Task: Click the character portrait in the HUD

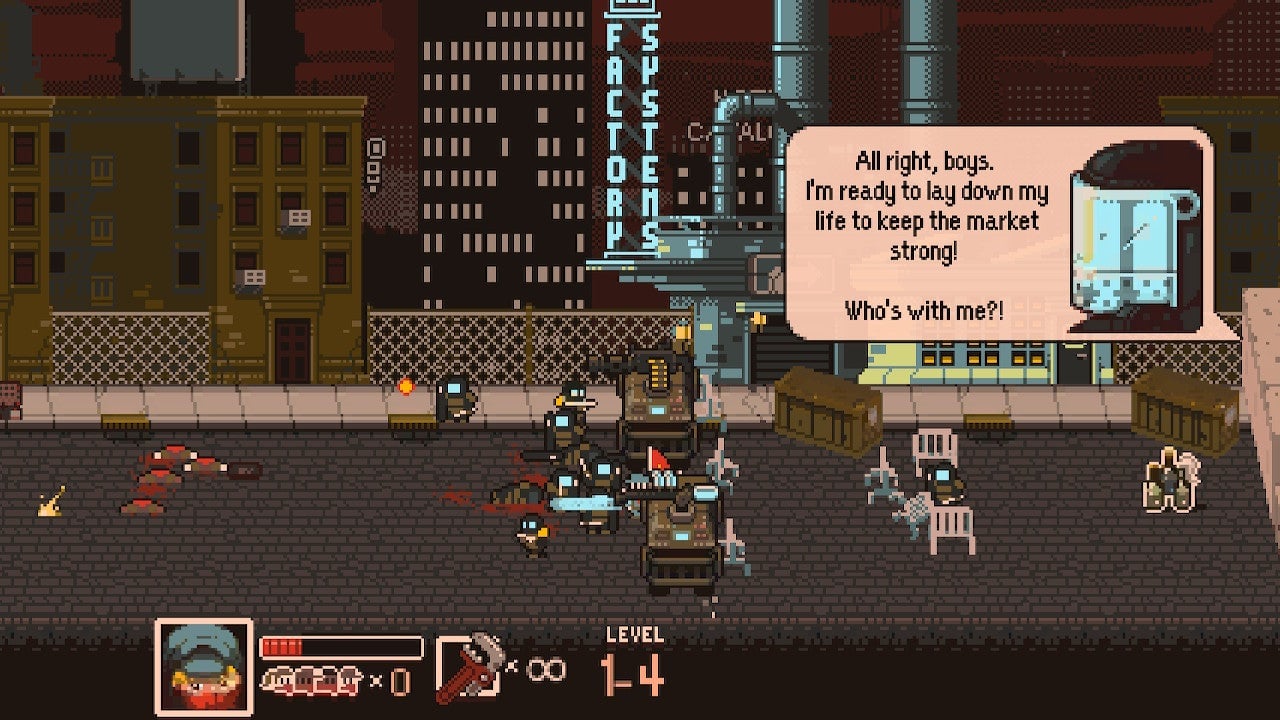Action: click(203, 662)
